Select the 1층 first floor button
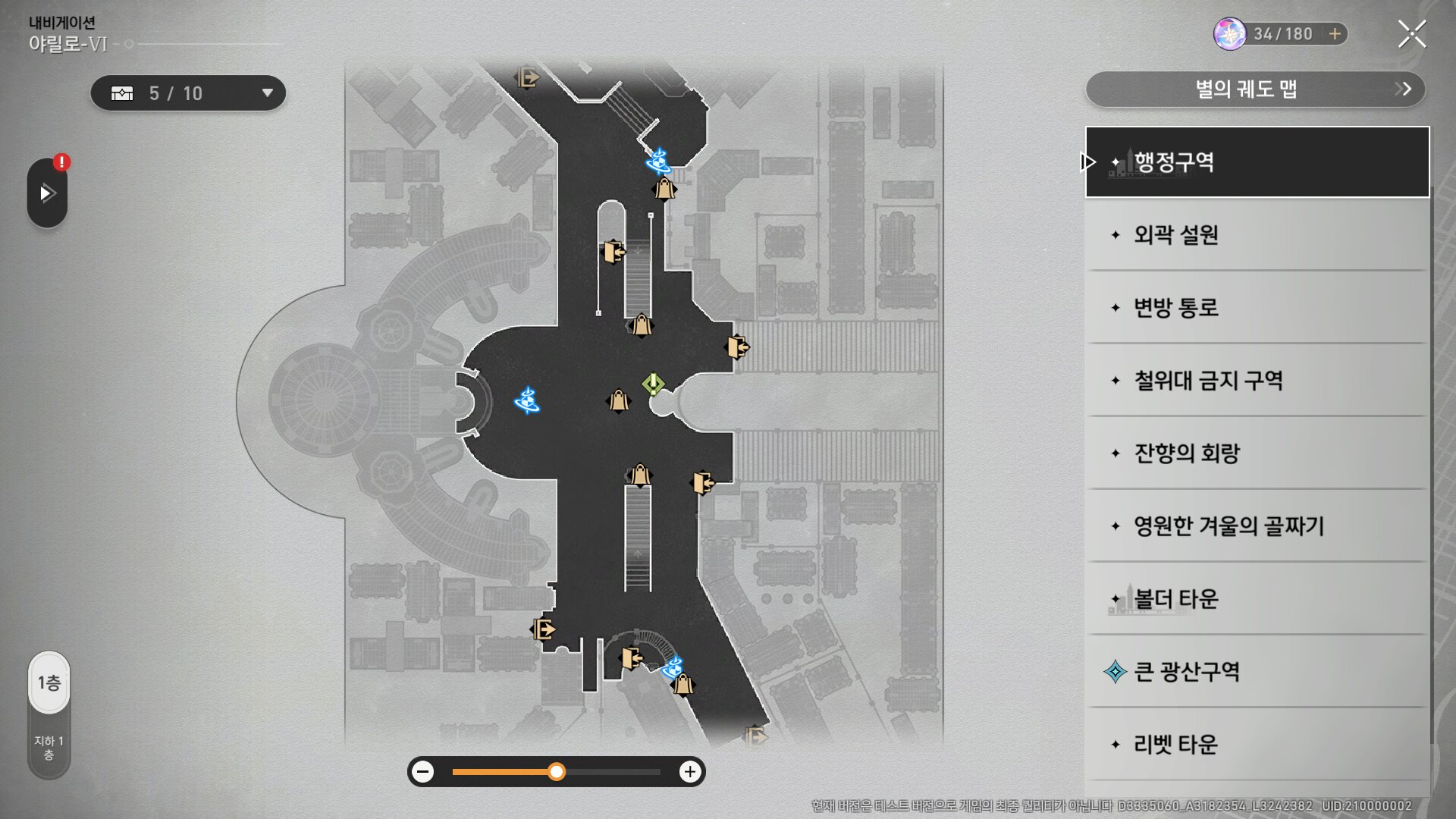Image resolution: width=1456 pixels, height=819 pixels. pos(49,682)
